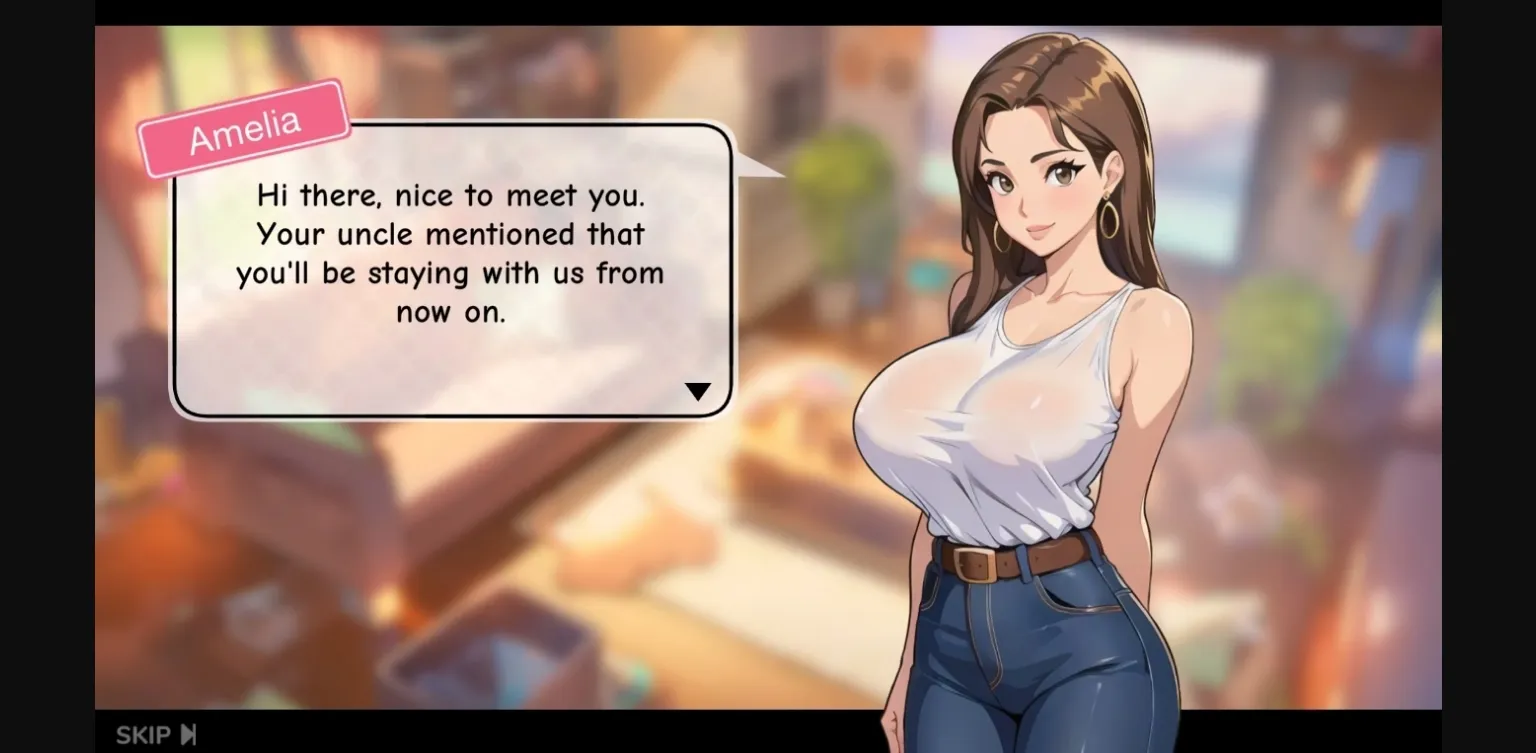Viewport: 1536px width, 753px height.
Task: Click Amelia's name label above the text box
Action: [243, 123]
